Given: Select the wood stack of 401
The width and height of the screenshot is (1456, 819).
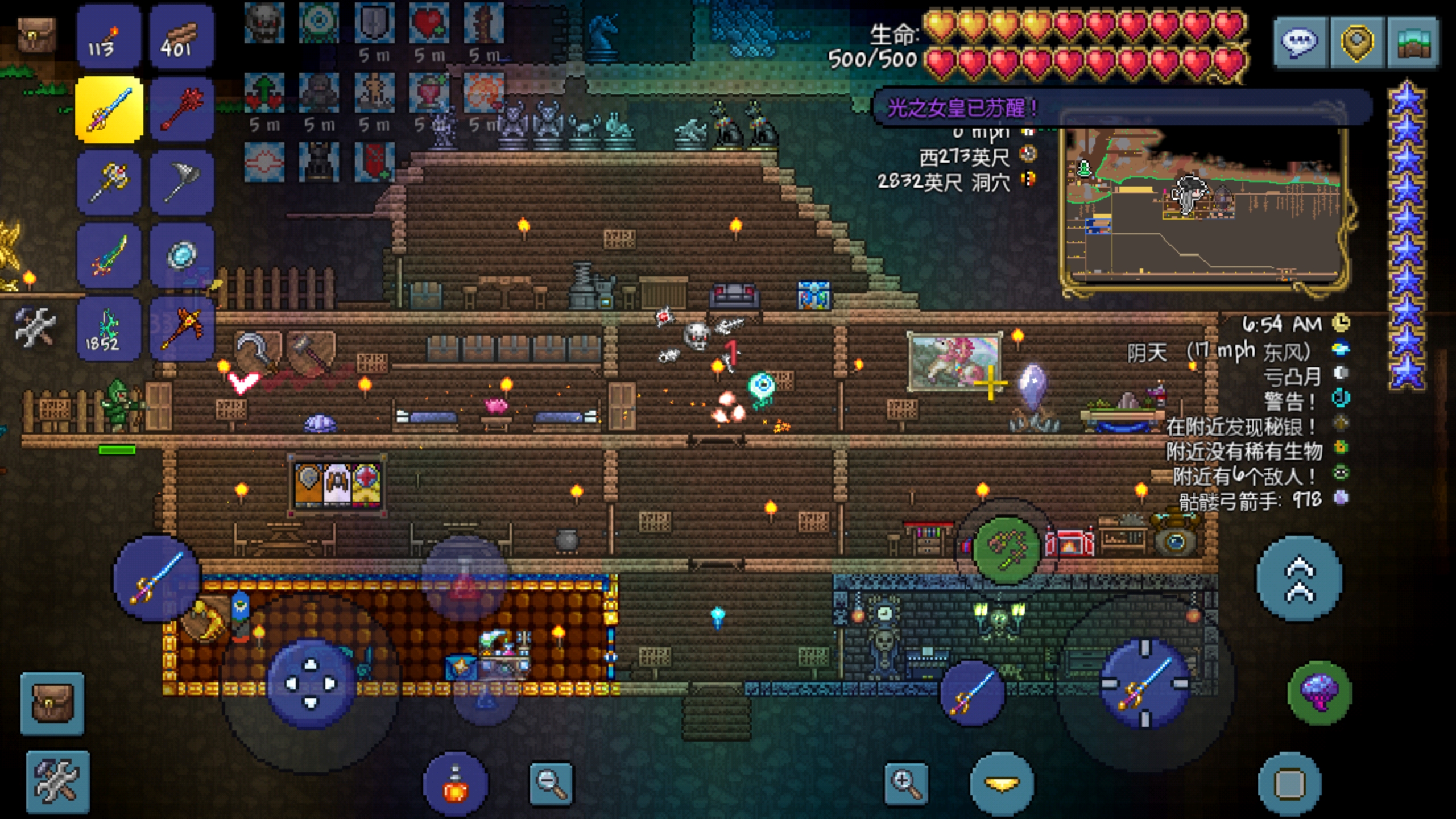Looking at the screenshot, I should point(181,37).
